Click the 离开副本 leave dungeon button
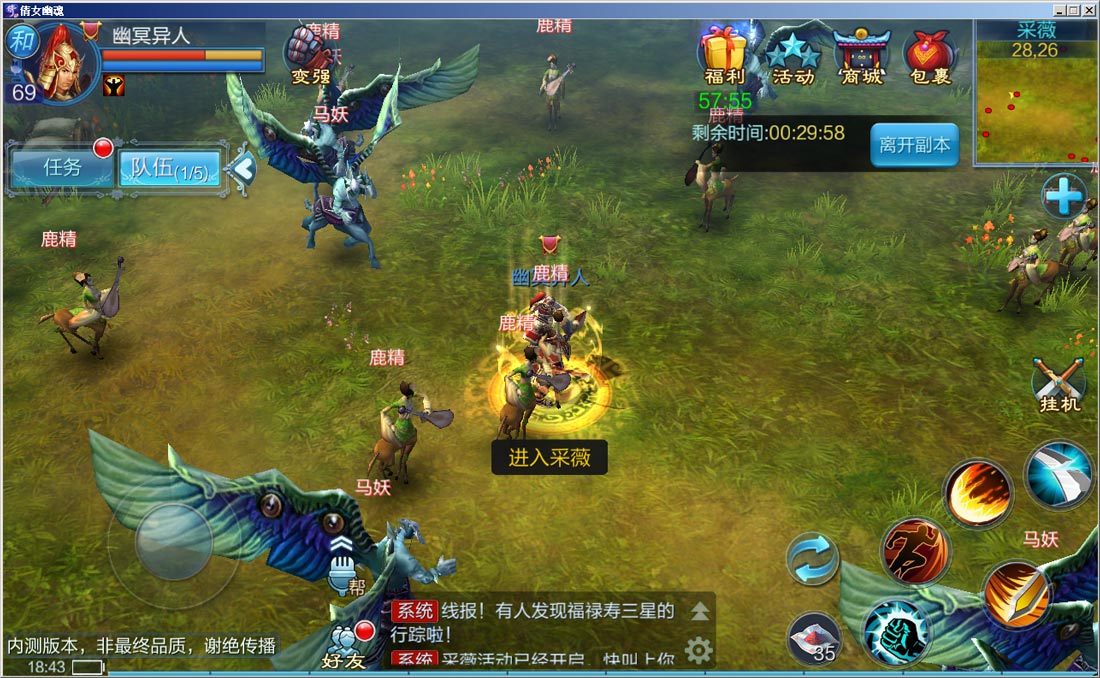Viewport: 1100px width, 678px height. coord(914,145)
